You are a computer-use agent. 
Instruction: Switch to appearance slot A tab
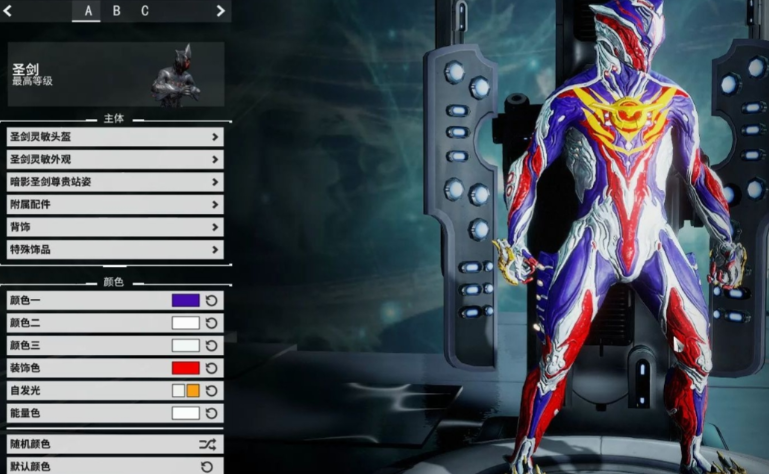88,11
